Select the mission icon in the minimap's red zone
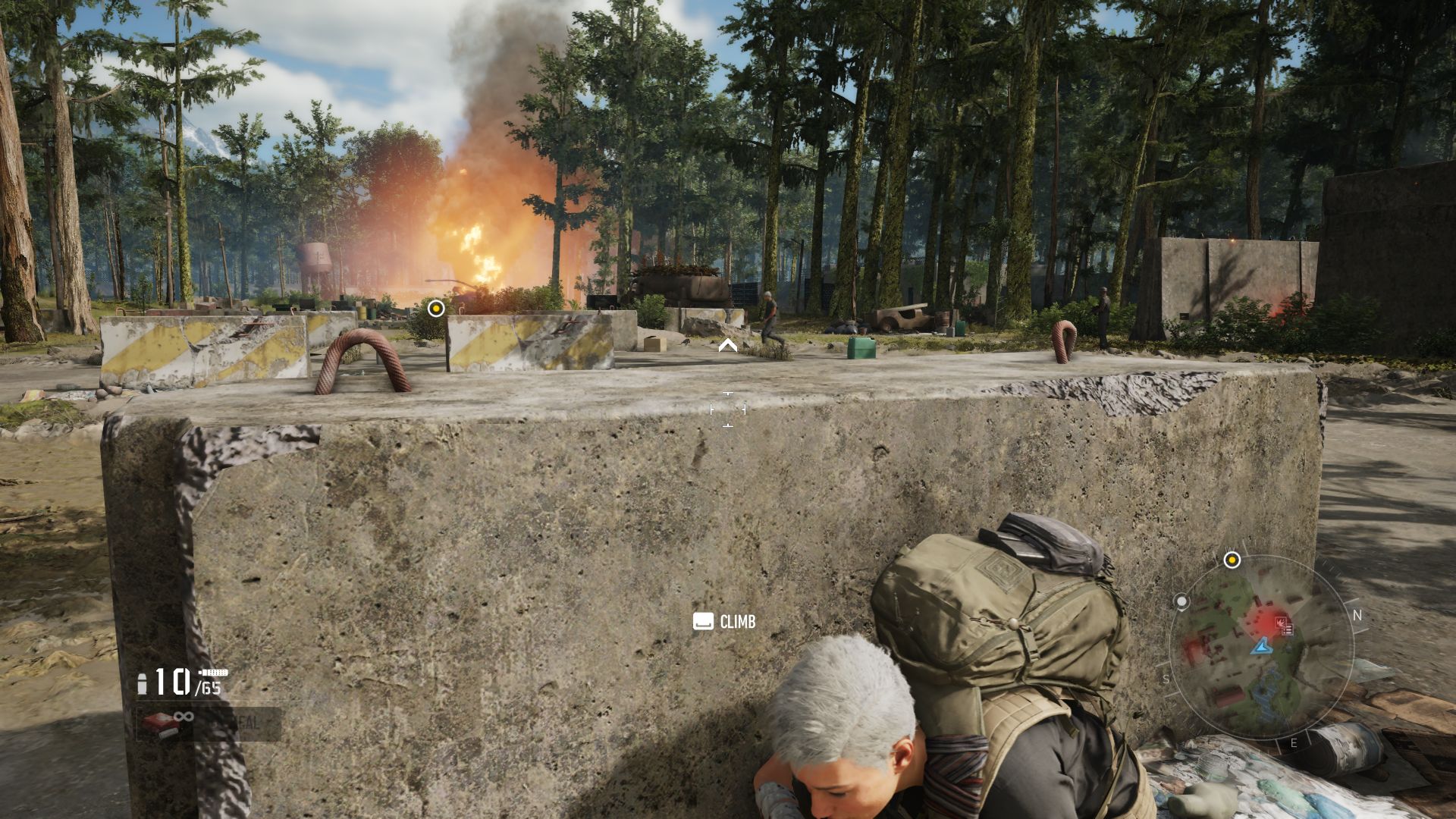 pyautogui.click(x=1283, y=625)
